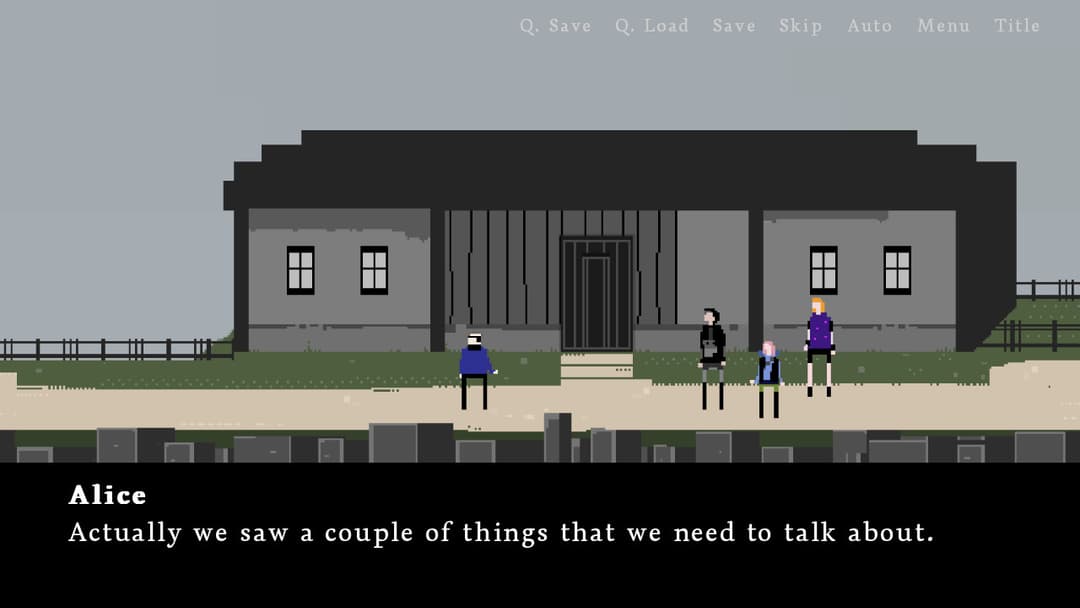1080x608 pixels.
Task: Toggle Auto dialogue advance
Action: coord(869,26)
